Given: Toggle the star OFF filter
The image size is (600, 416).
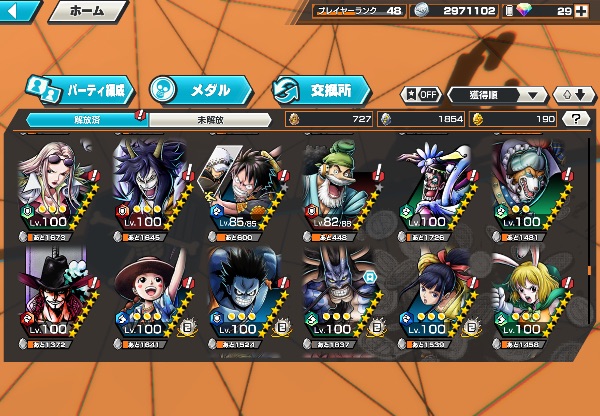Looking at the screenshot, I should click(421, 94).
